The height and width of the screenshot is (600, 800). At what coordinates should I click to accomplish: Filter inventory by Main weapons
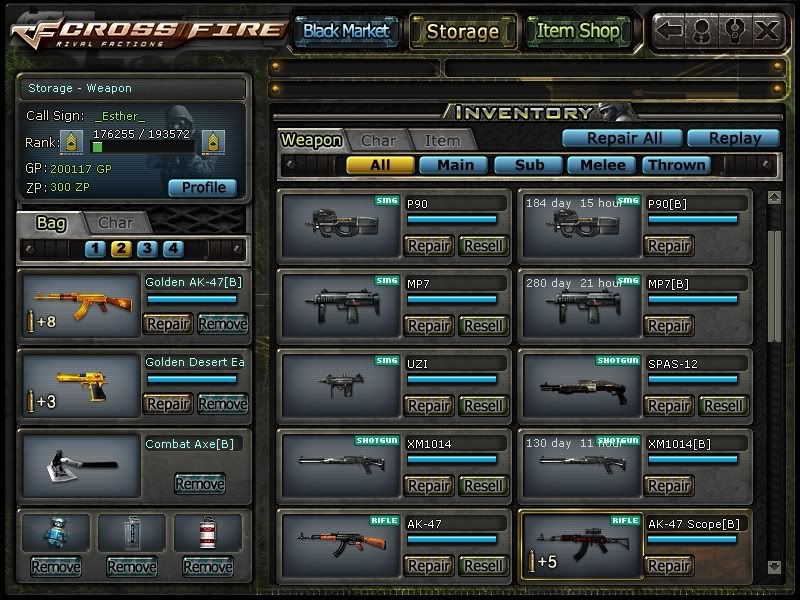(x=453, y=165)
